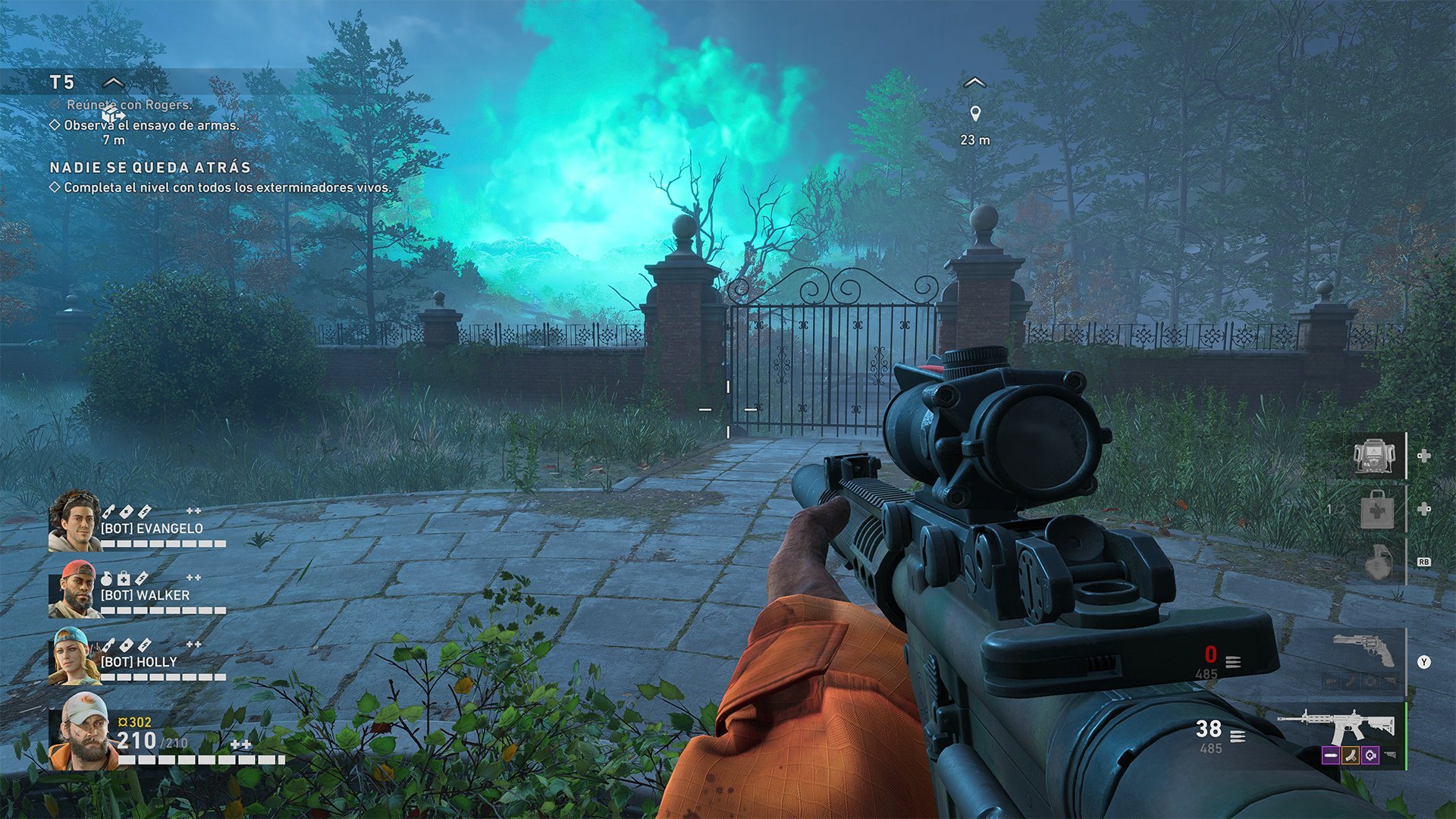Click the 23 m waypoint marker

coord(975,115)
